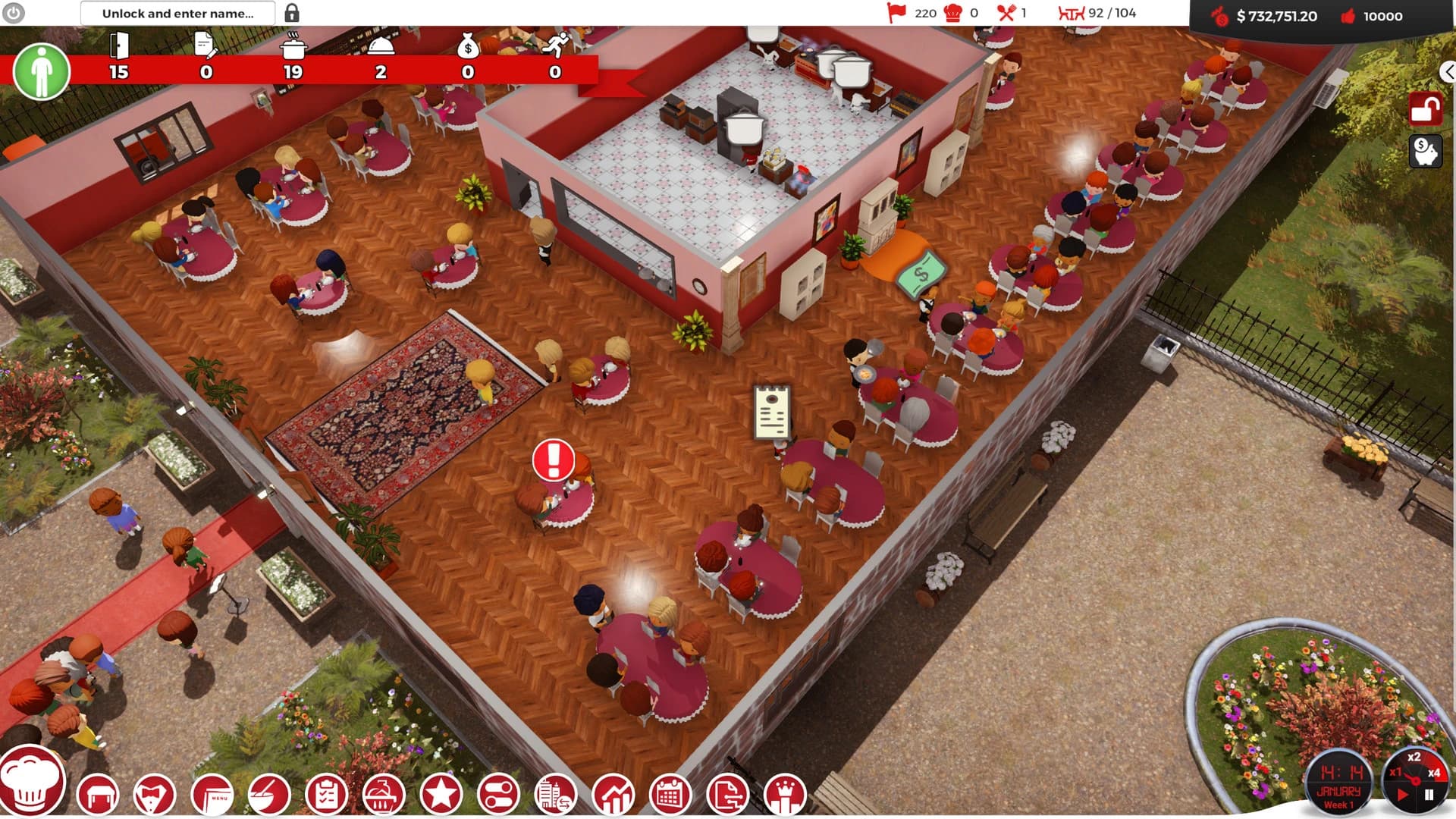Open the furniture placement panel

tap(99, 794)
